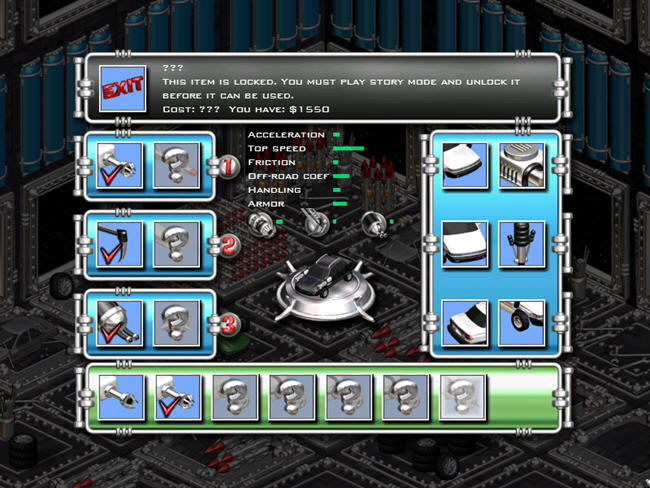Select the wheel and tire part
650x488 pixels.
point(521,323)
